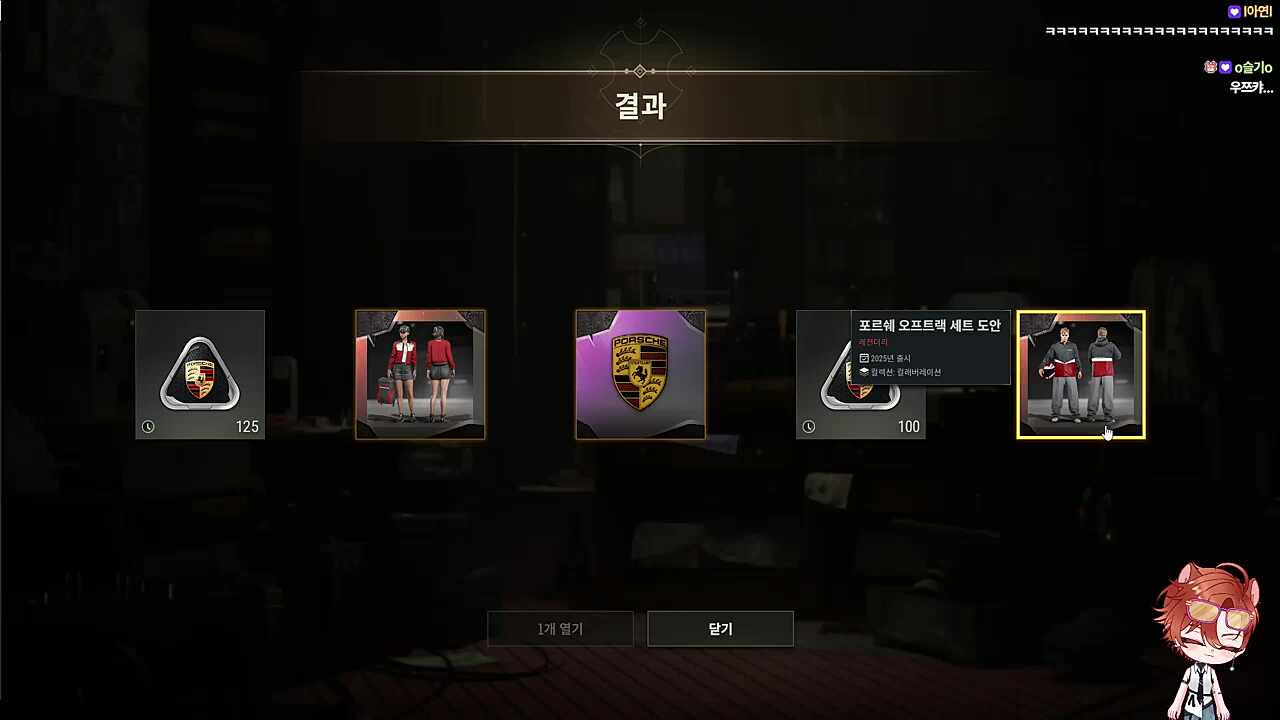This screenshot has height=720, width=1280.
Task: Click the purple heart badge next to l아엔
Action: pos(1233,10)
